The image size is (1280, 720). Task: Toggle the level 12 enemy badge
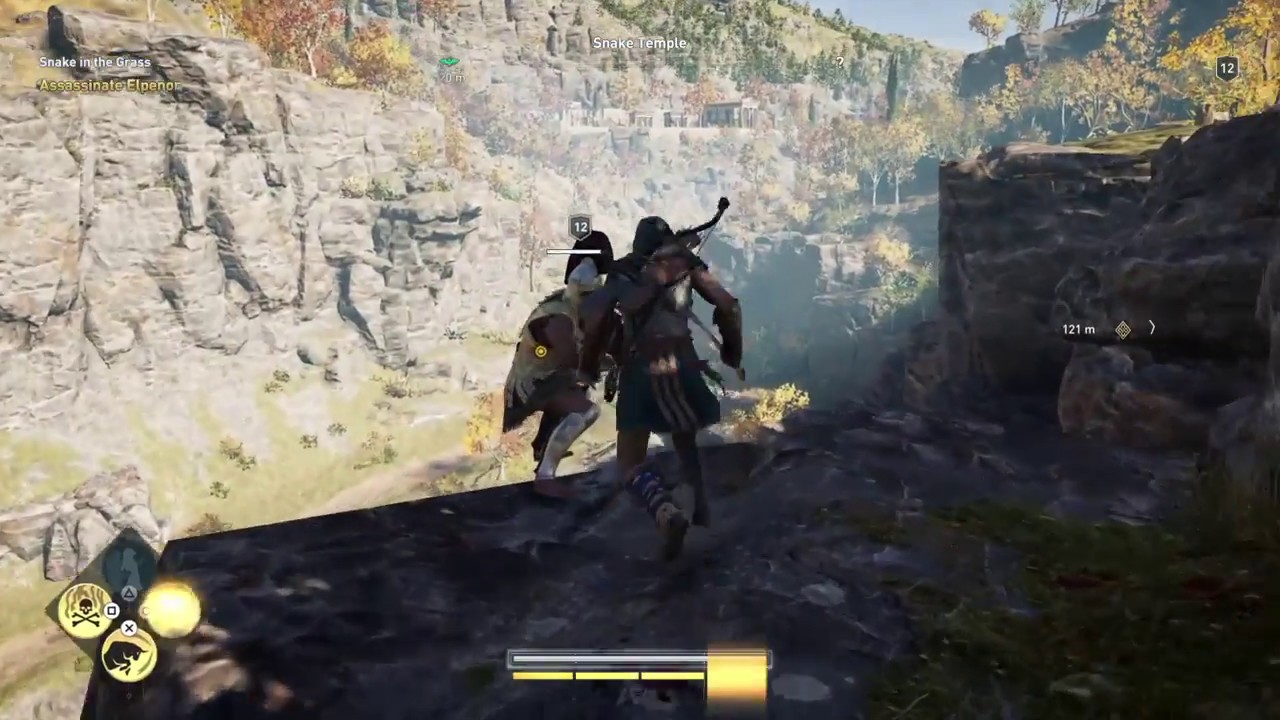point(580,227)
